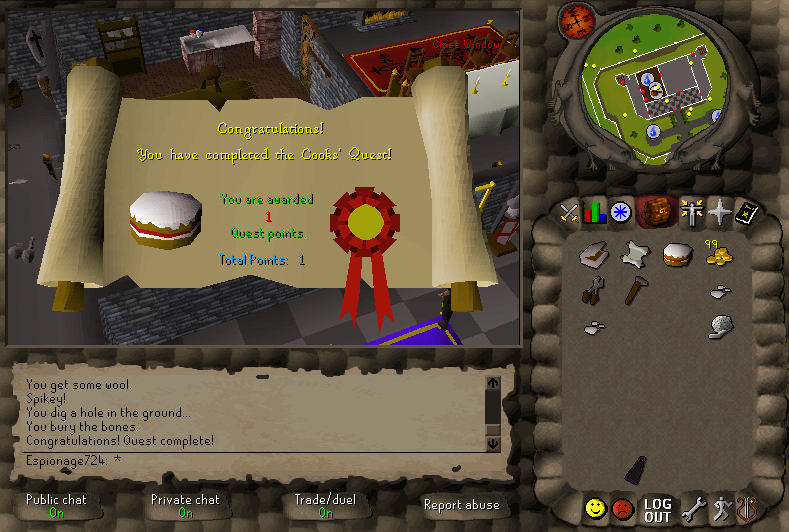Click the Report abuse button
Screen dimensions: 789x532
pyautogui.click(x=461, y=505)
